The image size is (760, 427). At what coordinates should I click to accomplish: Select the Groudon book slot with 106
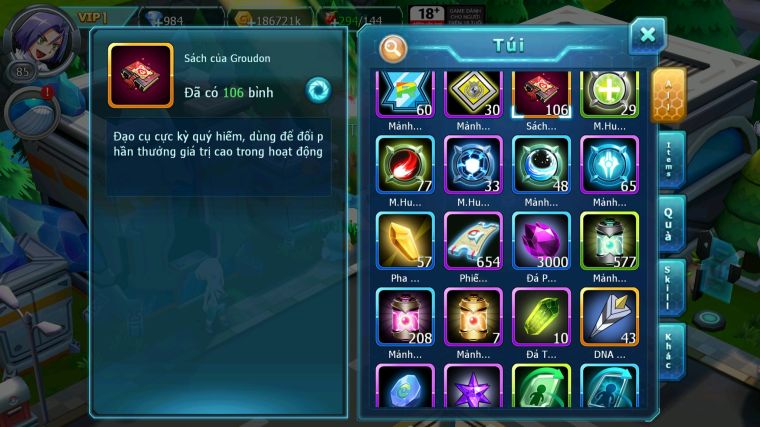click(x=540, y=95)
